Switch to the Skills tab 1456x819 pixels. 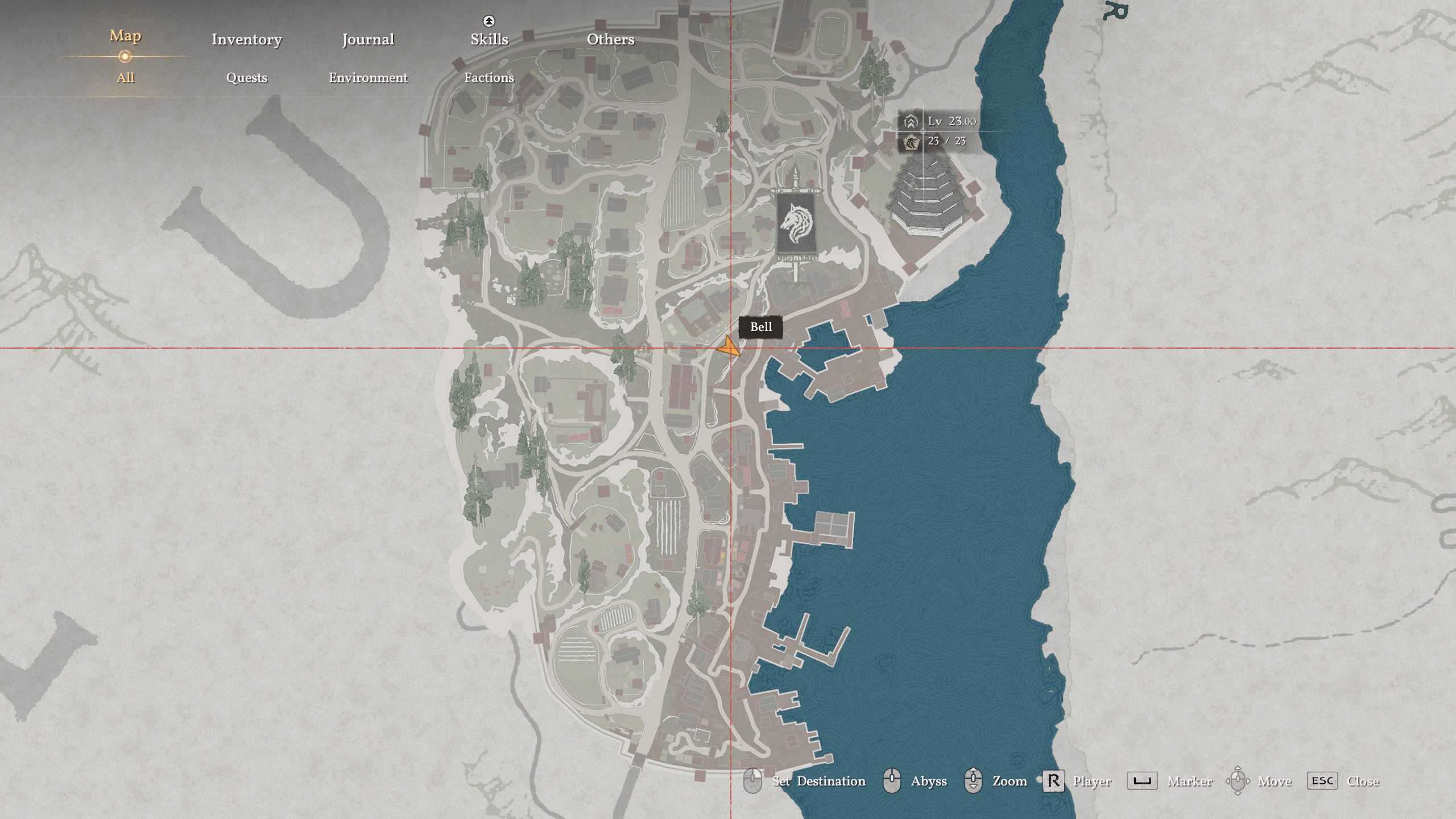click(x=489, y=39)
